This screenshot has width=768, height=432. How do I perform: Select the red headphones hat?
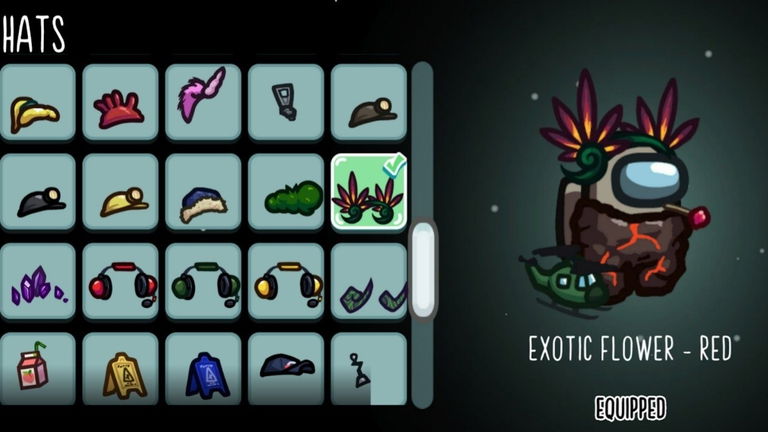120,282
